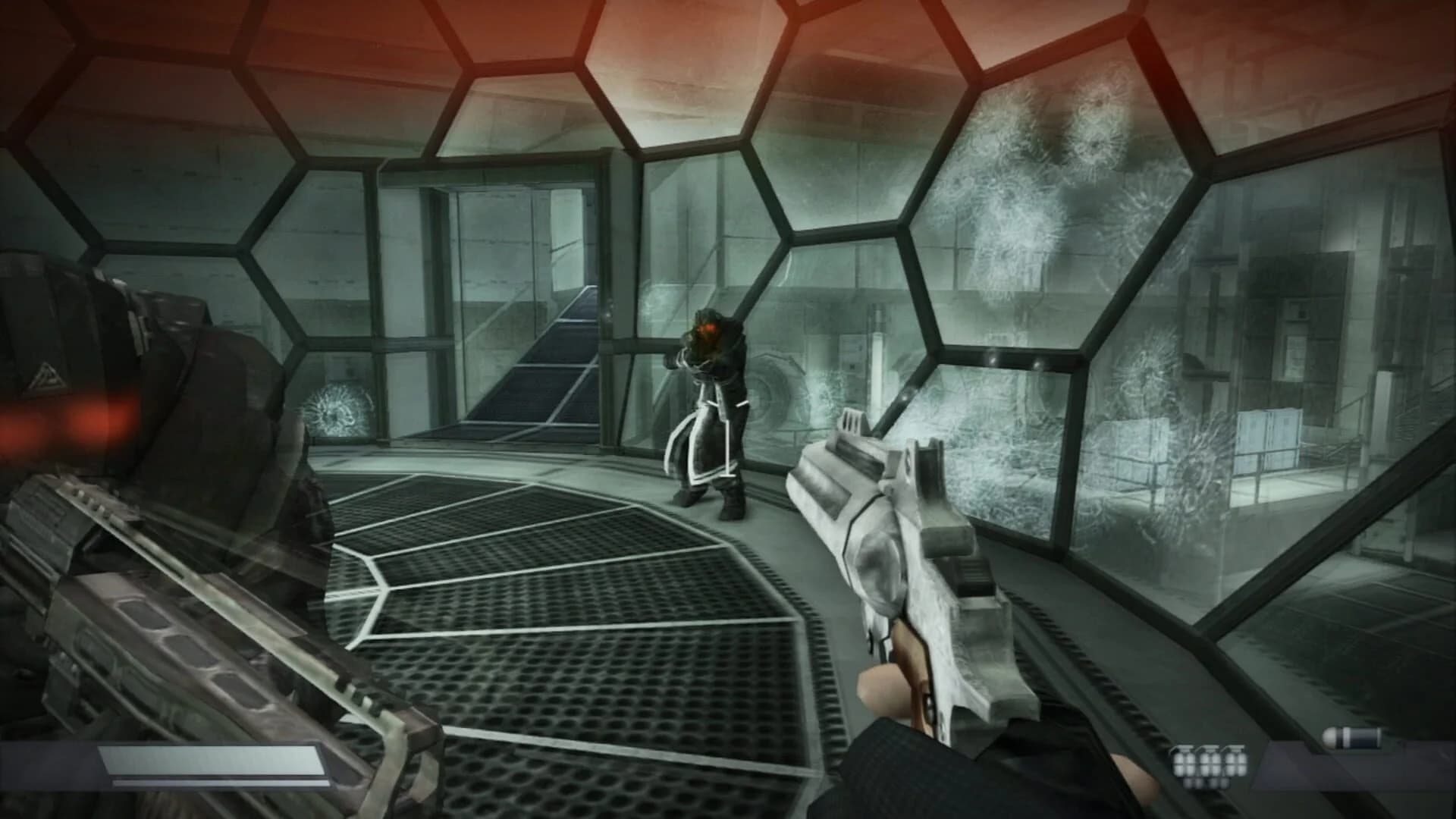The image size is (1456, 819).
Task: Click the grenade count icon in the HUD
Action: click(x=1210, y=762)
